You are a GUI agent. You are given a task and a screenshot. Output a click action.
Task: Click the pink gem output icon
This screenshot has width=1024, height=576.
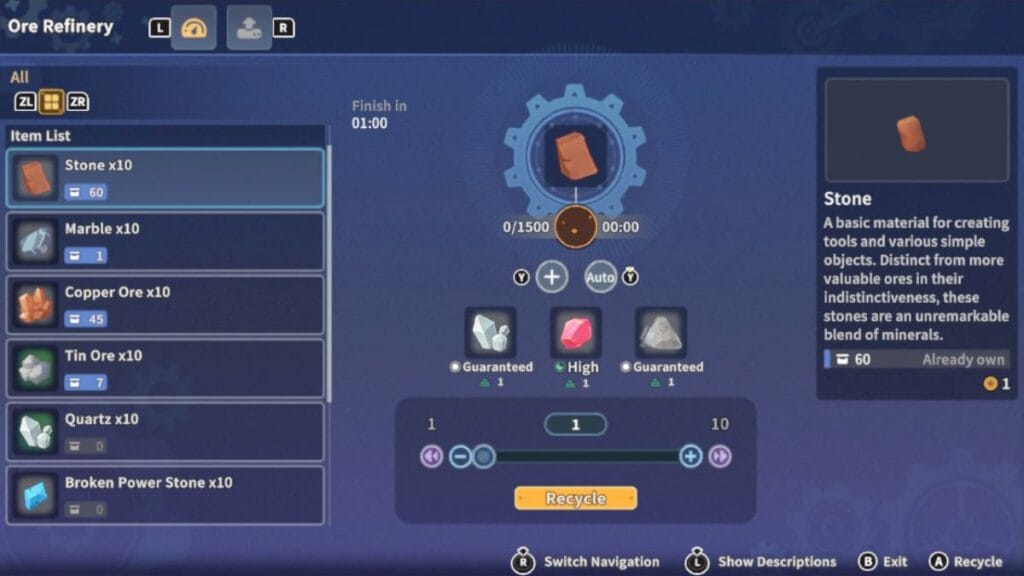pos(576,334)
